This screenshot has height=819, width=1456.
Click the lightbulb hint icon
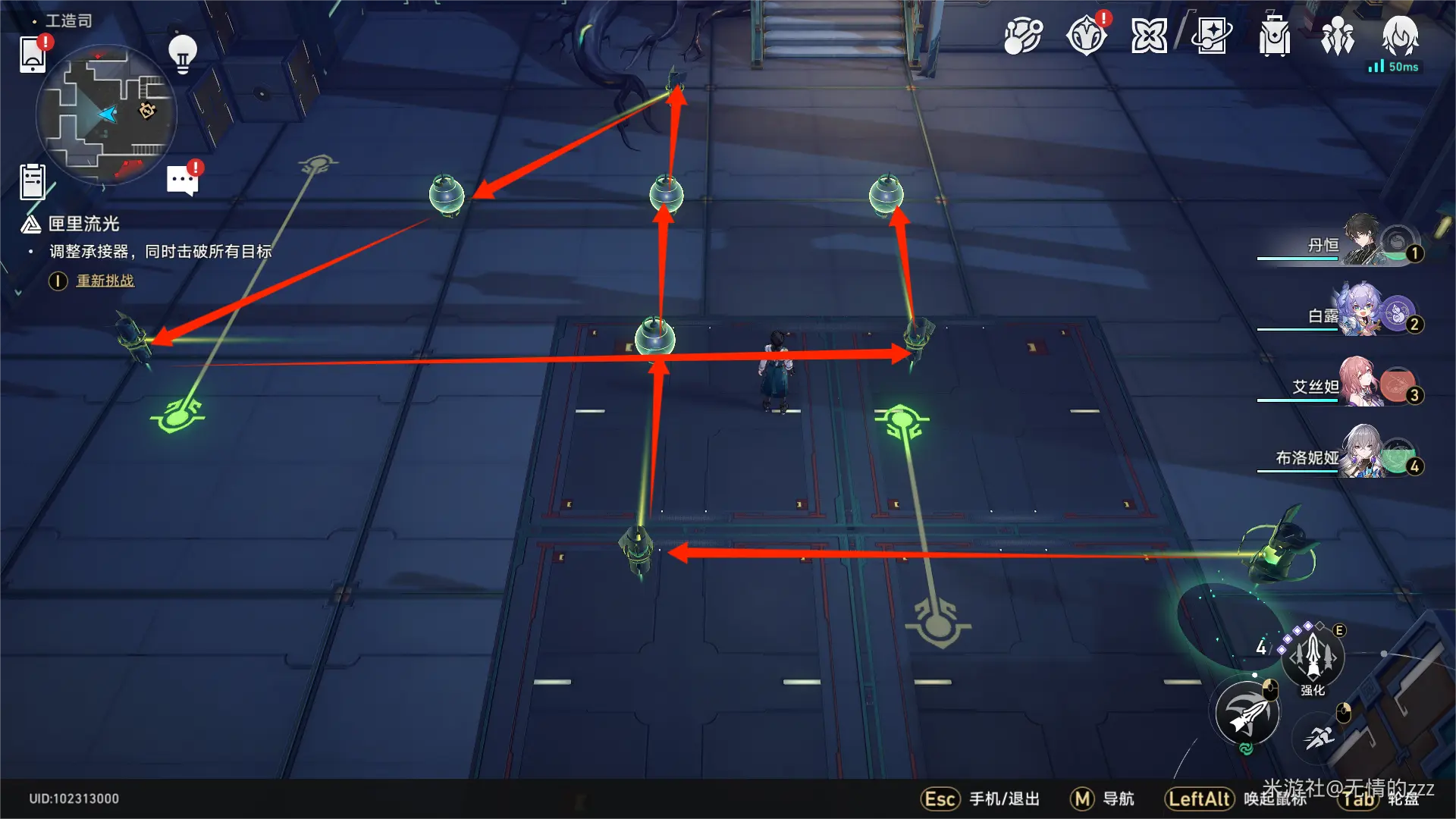(182, 54)
